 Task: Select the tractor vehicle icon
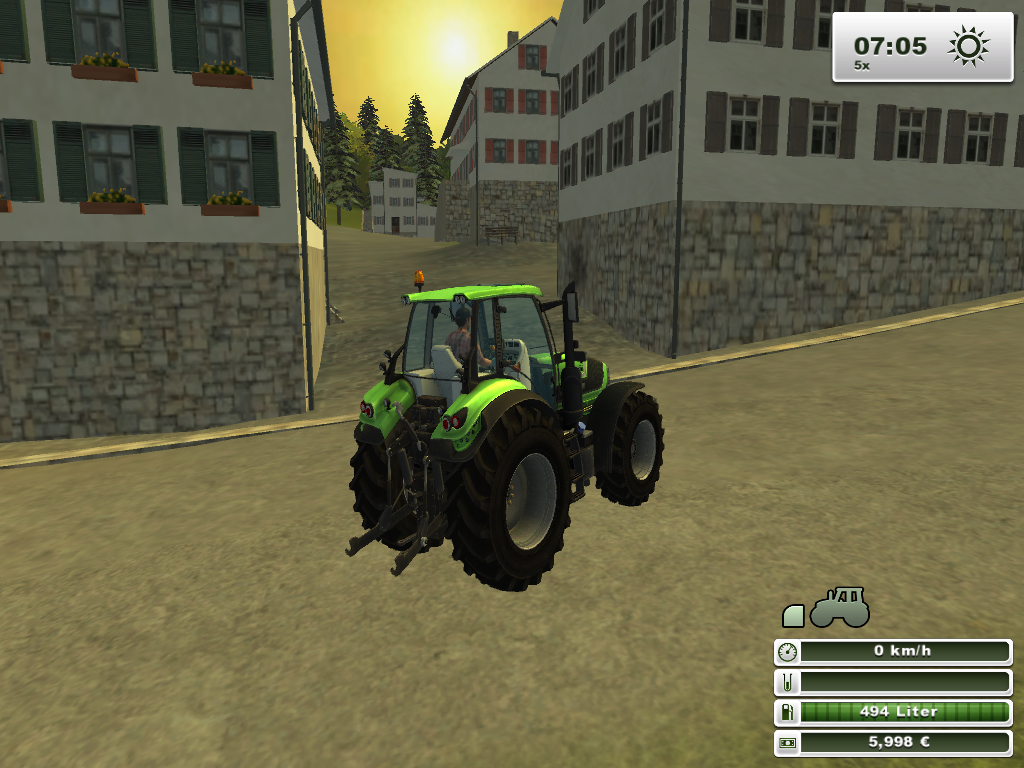point(840,608)
